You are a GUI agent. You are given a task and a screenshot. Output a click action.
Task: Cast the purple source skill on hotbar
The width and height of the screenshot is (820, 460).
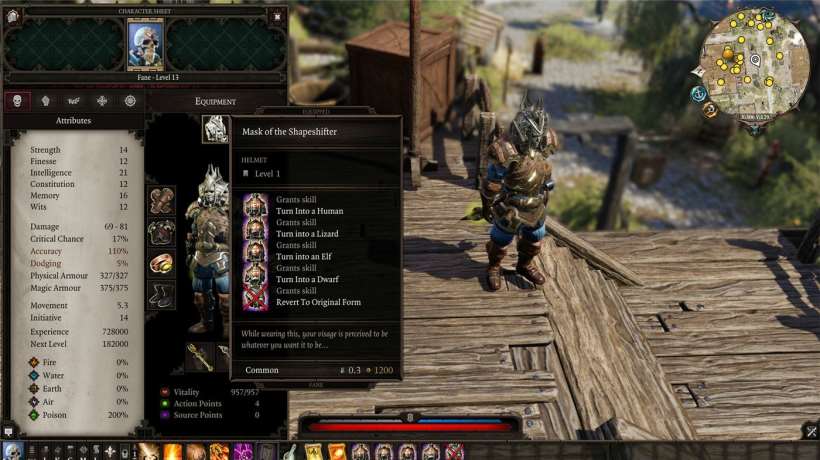[x=243, y=451]
